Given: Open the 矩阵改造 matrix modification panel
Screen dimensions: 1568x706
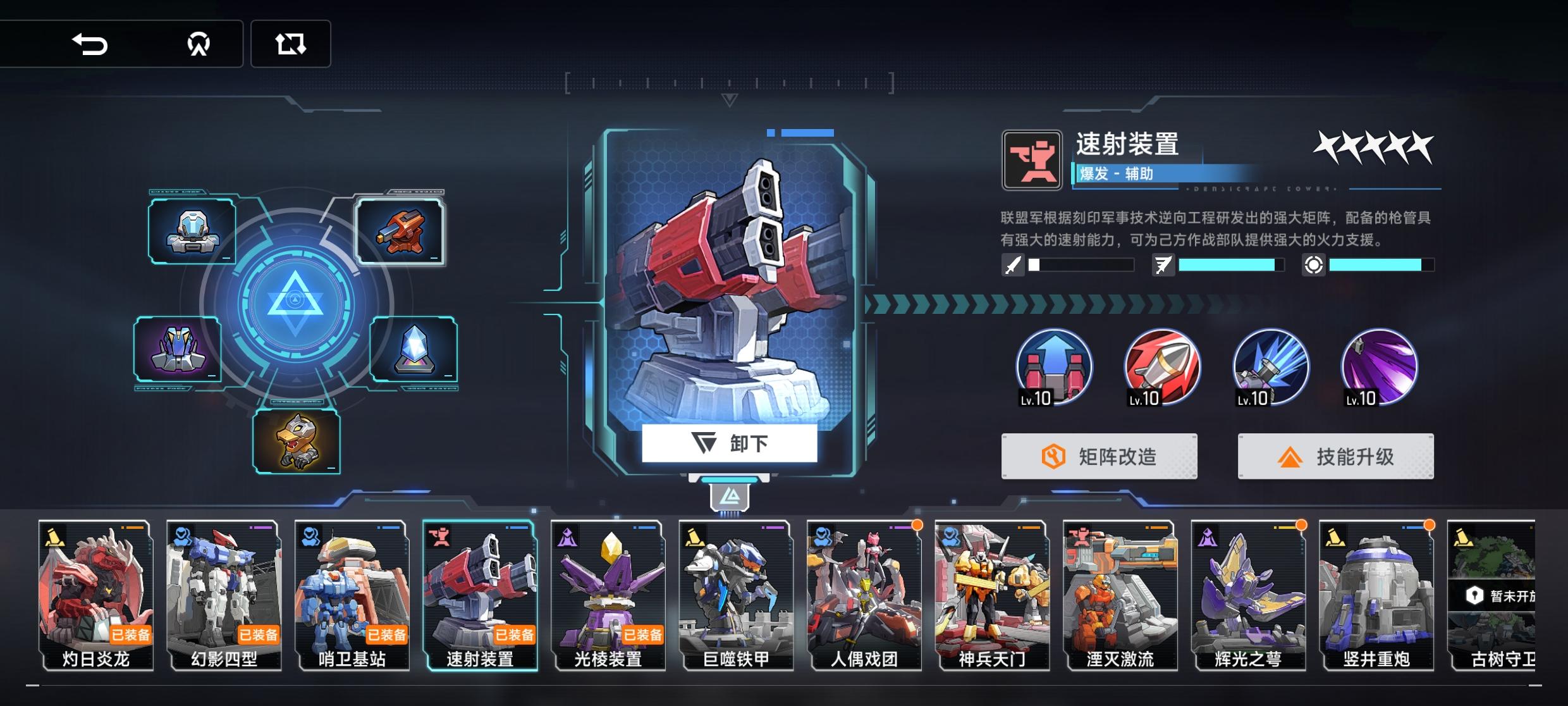Looking at the screenshot, I should pyautogui.click(x=1099, y=456).
